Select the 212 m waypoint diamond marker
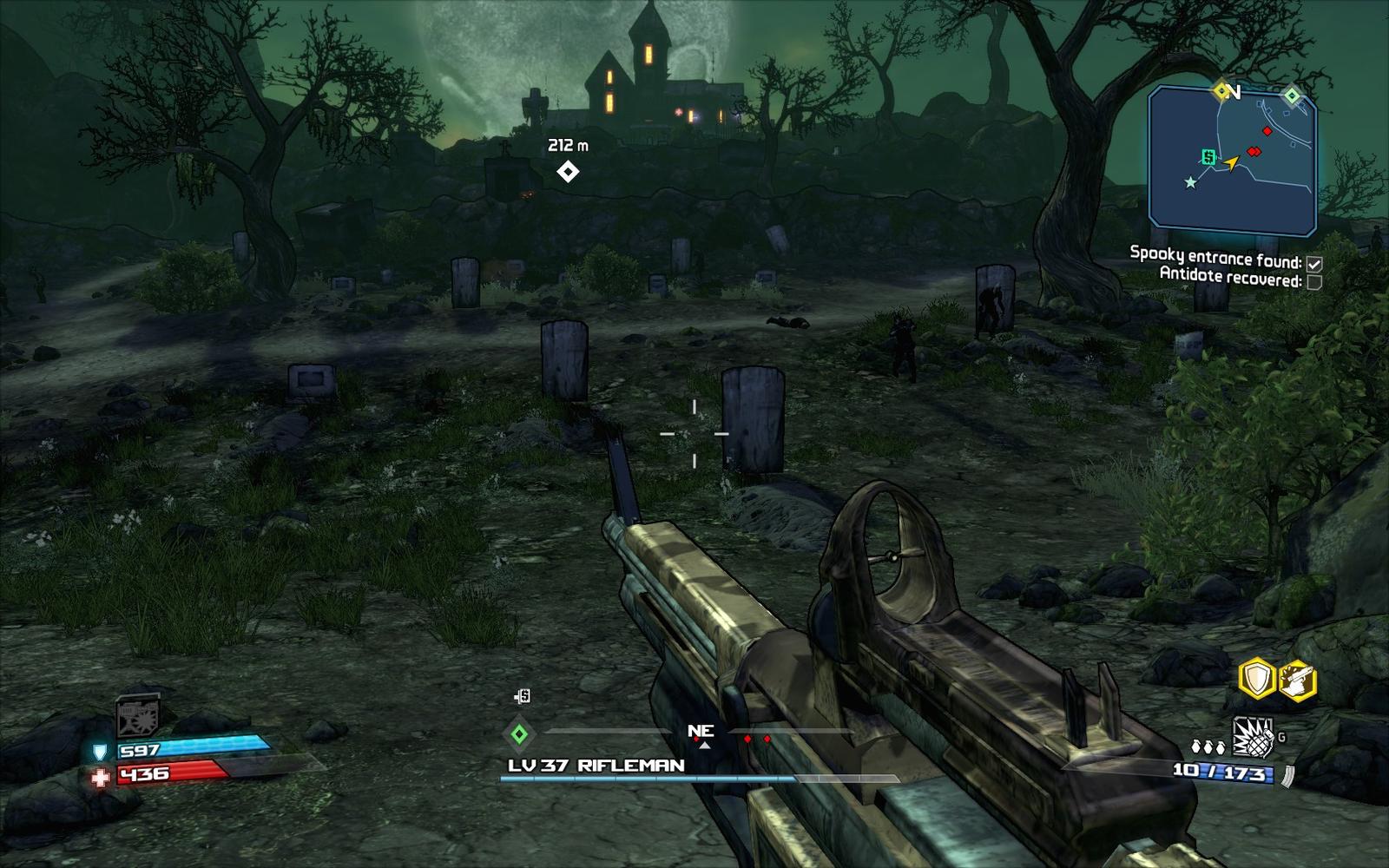The height and width of the screenshot is (868, 1389). 568,172
